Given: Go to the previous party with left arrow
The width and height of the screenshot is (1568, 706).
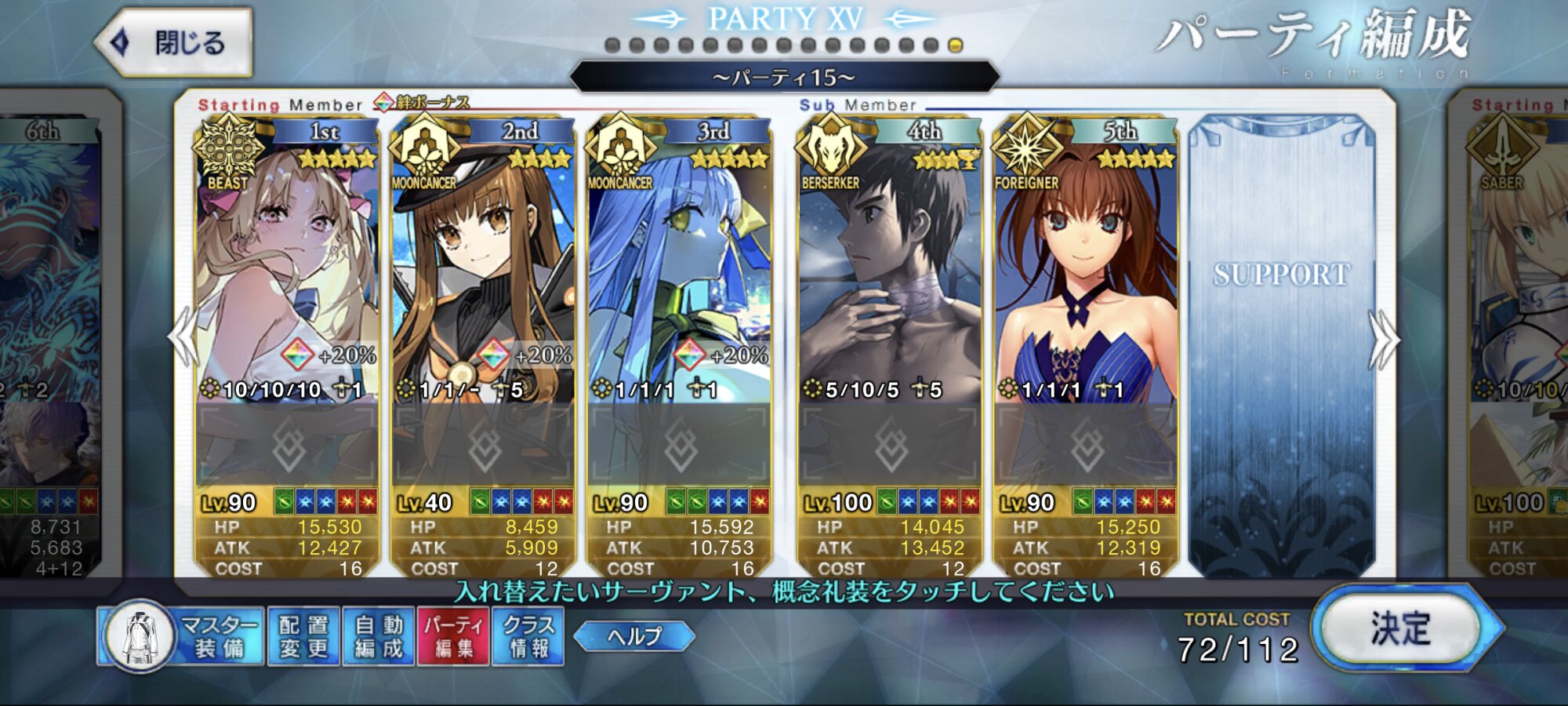Looking at the screenshot, I should click(184, 337).
